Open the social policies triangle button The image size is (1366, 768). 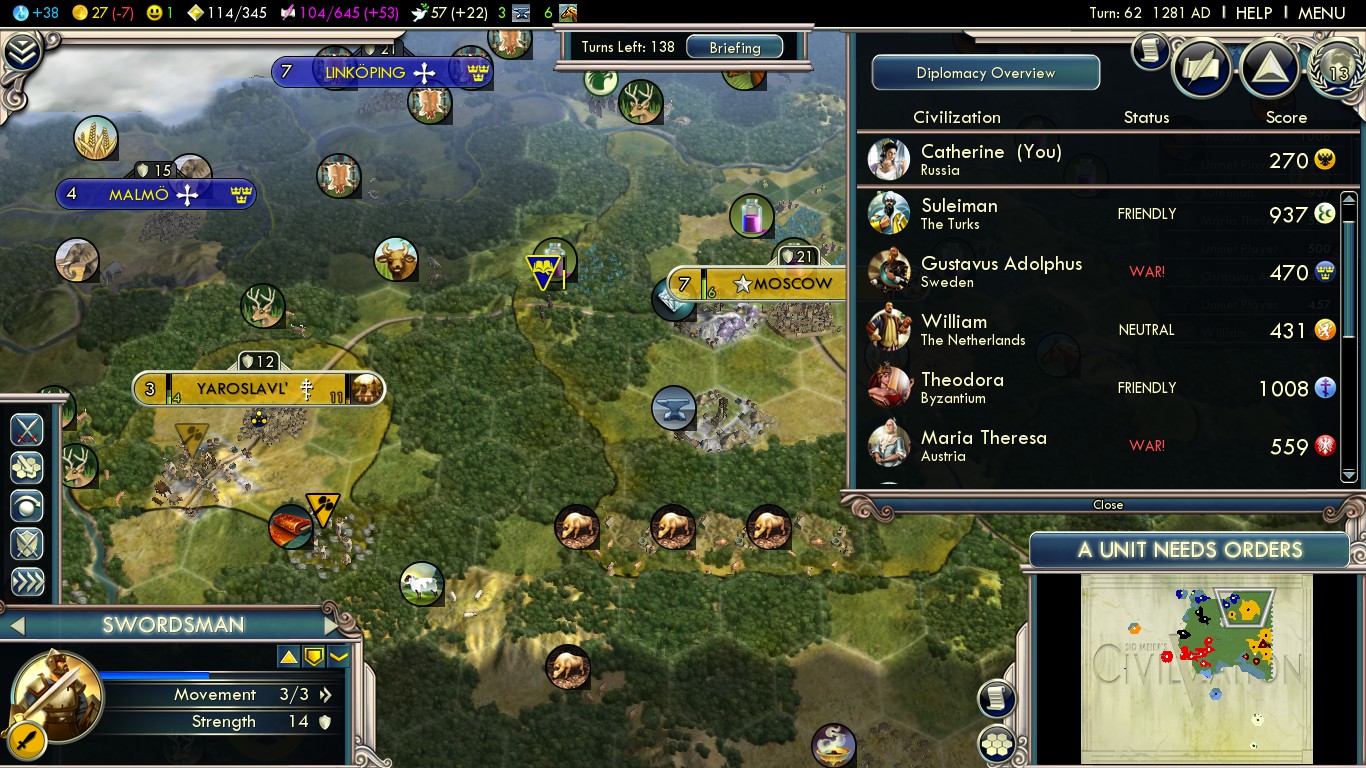tap(1269, 67)
